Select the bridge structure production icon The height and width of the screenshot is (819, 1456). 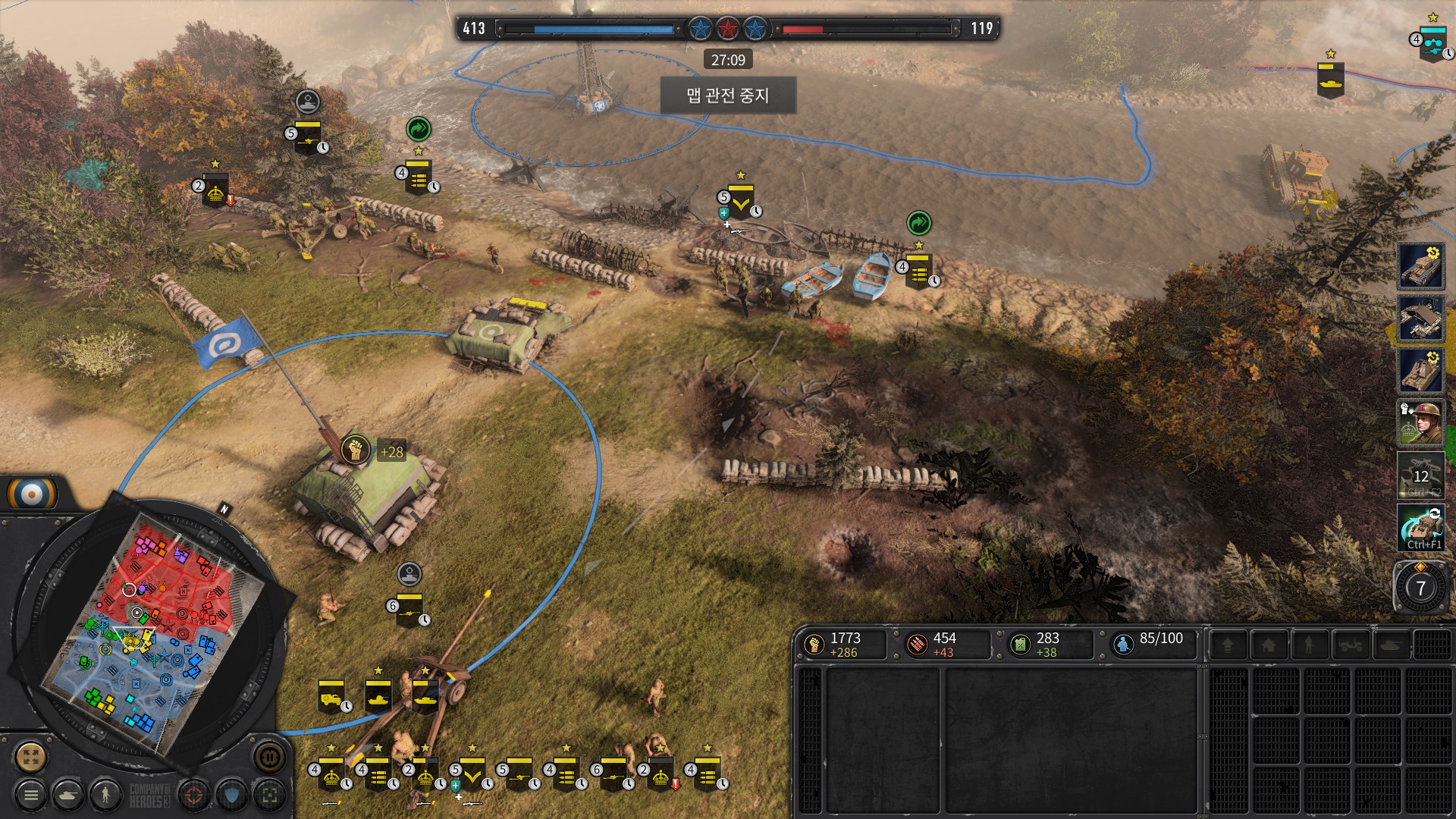(x=1420, y=318)
